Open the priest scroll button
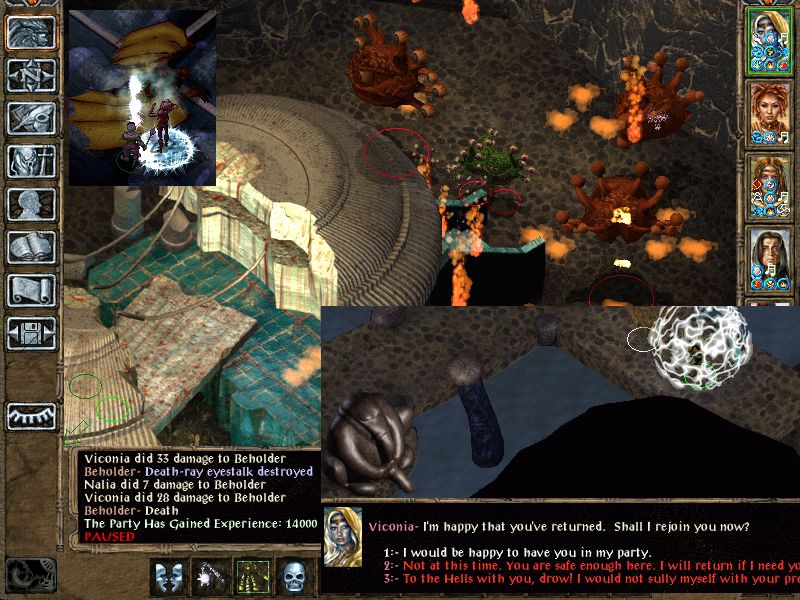Screen dimensions: 800x600 click(31, 290)
